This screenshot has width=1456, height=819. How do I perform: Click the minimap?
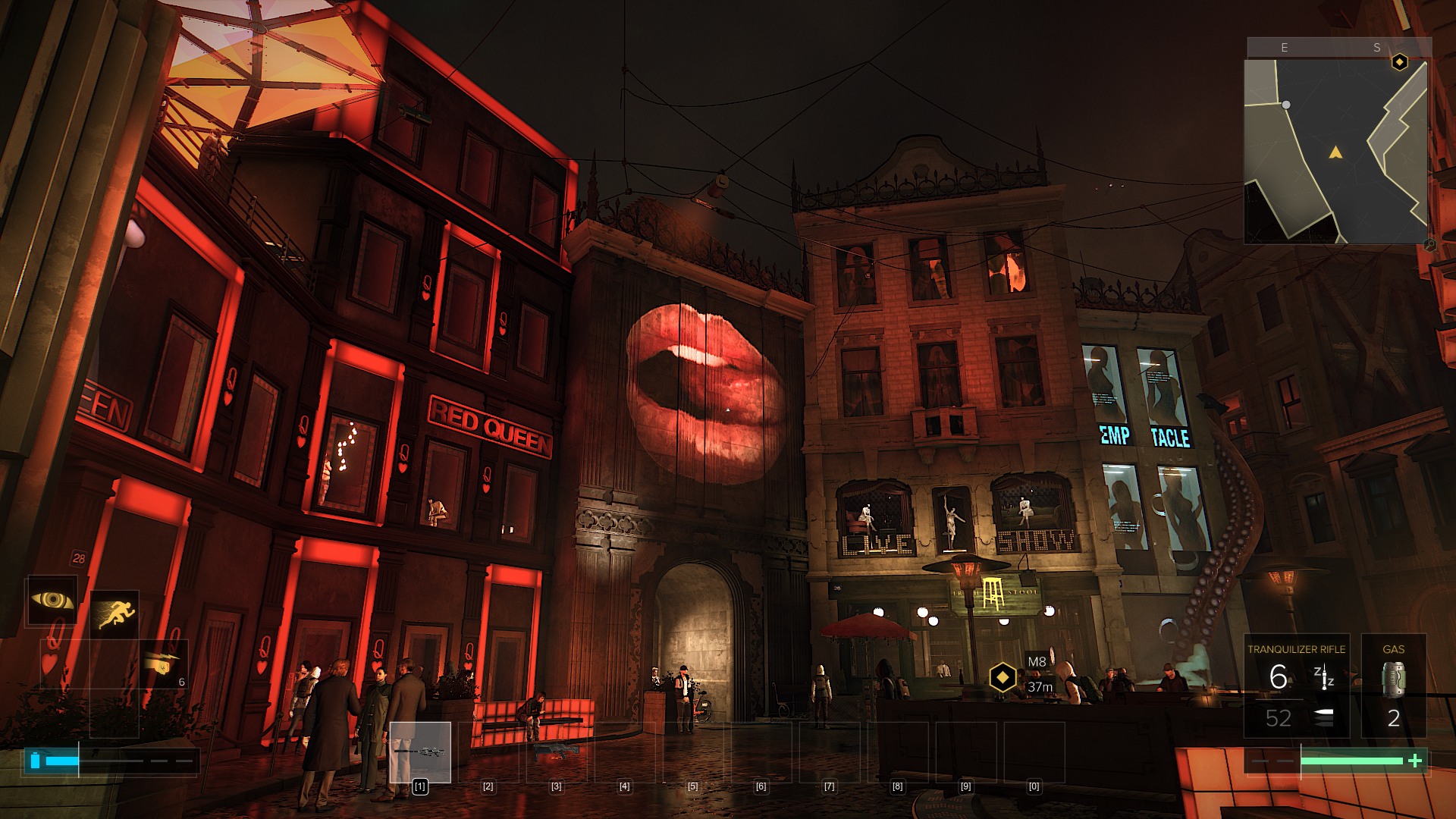[1335, 152]
